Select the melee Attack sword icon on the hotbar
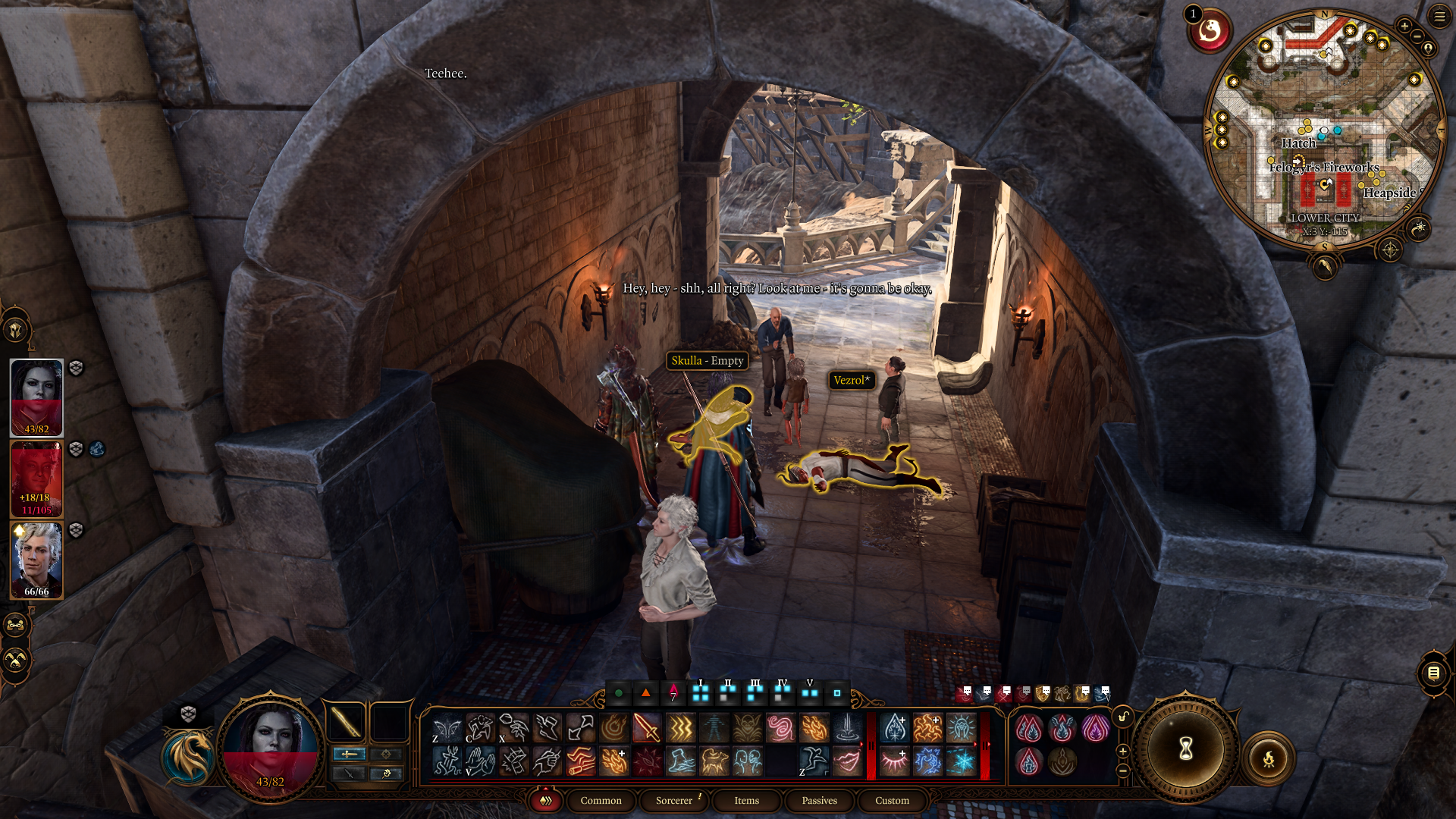Viewport: 1456px width, 819px height. pos(648,728)
